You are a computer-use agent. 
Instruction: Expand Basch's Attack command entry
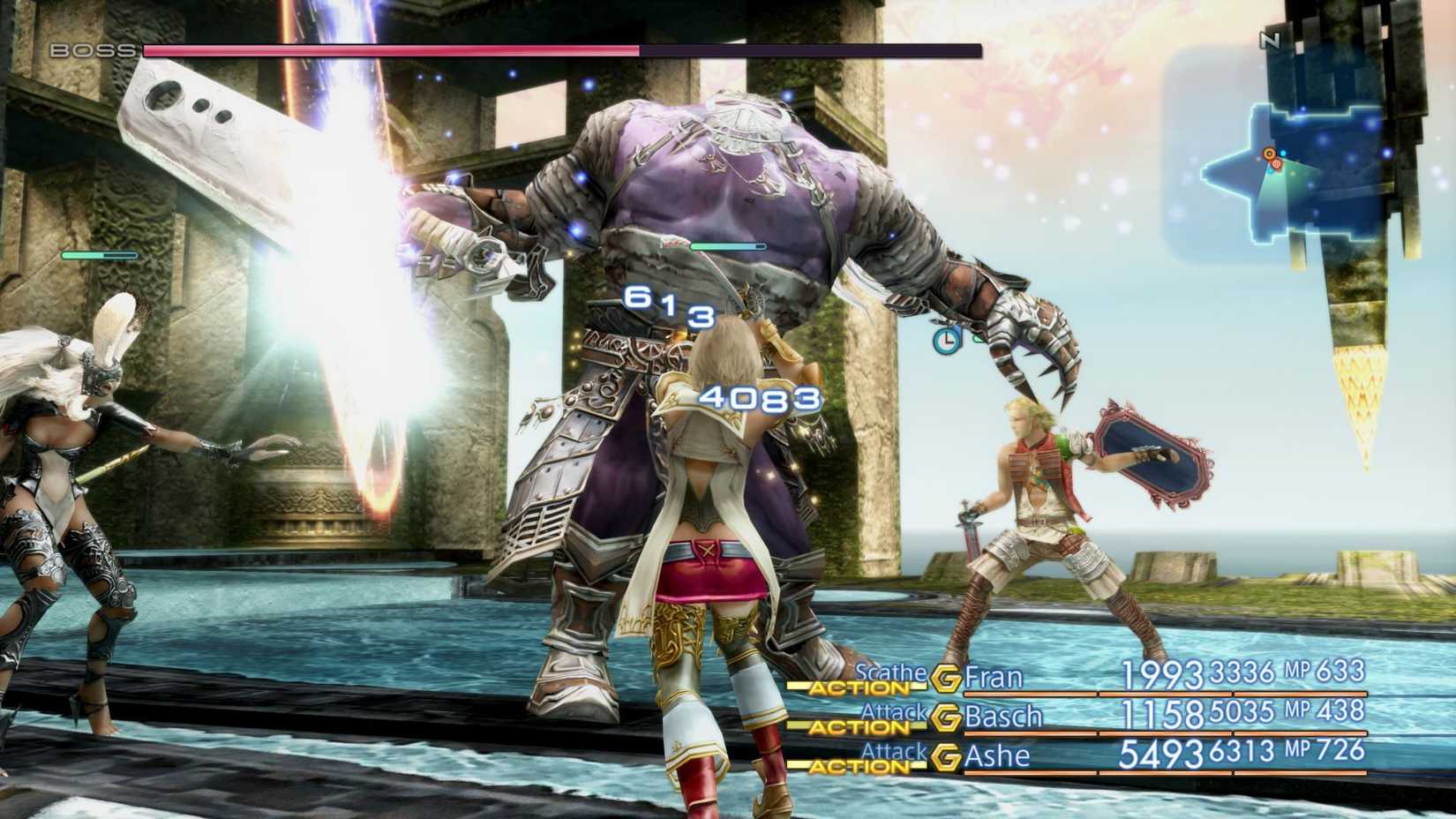(x=895, y=713)
